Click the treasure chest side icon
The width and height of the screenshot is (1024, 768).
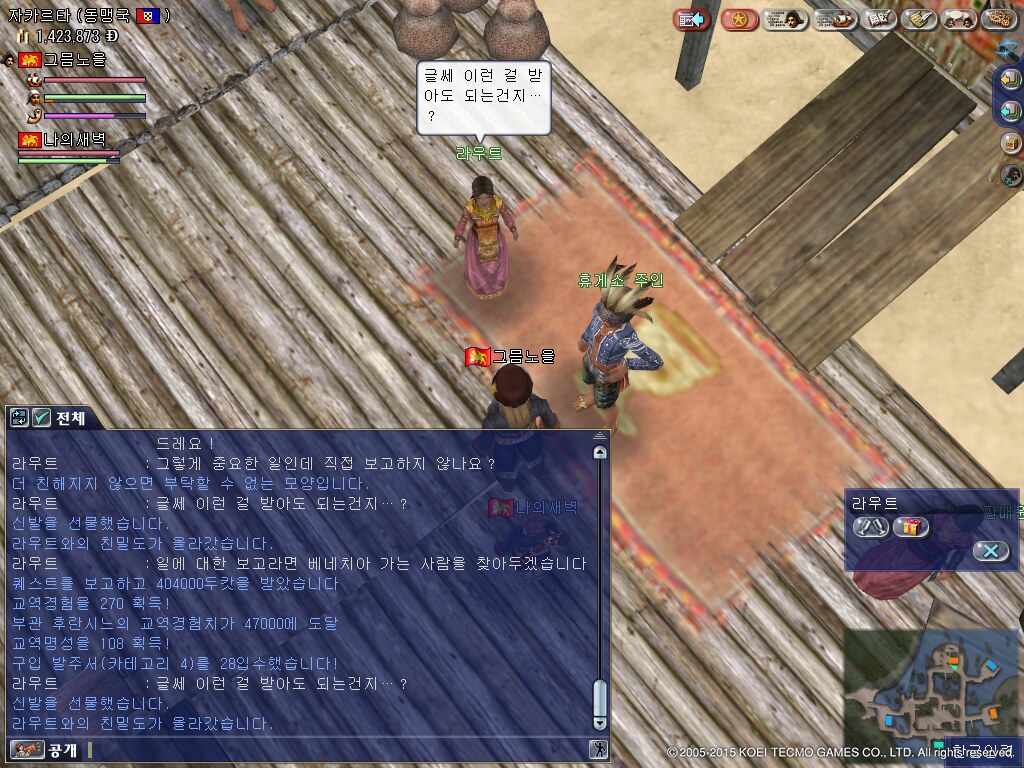click(x=1011, y=143)
